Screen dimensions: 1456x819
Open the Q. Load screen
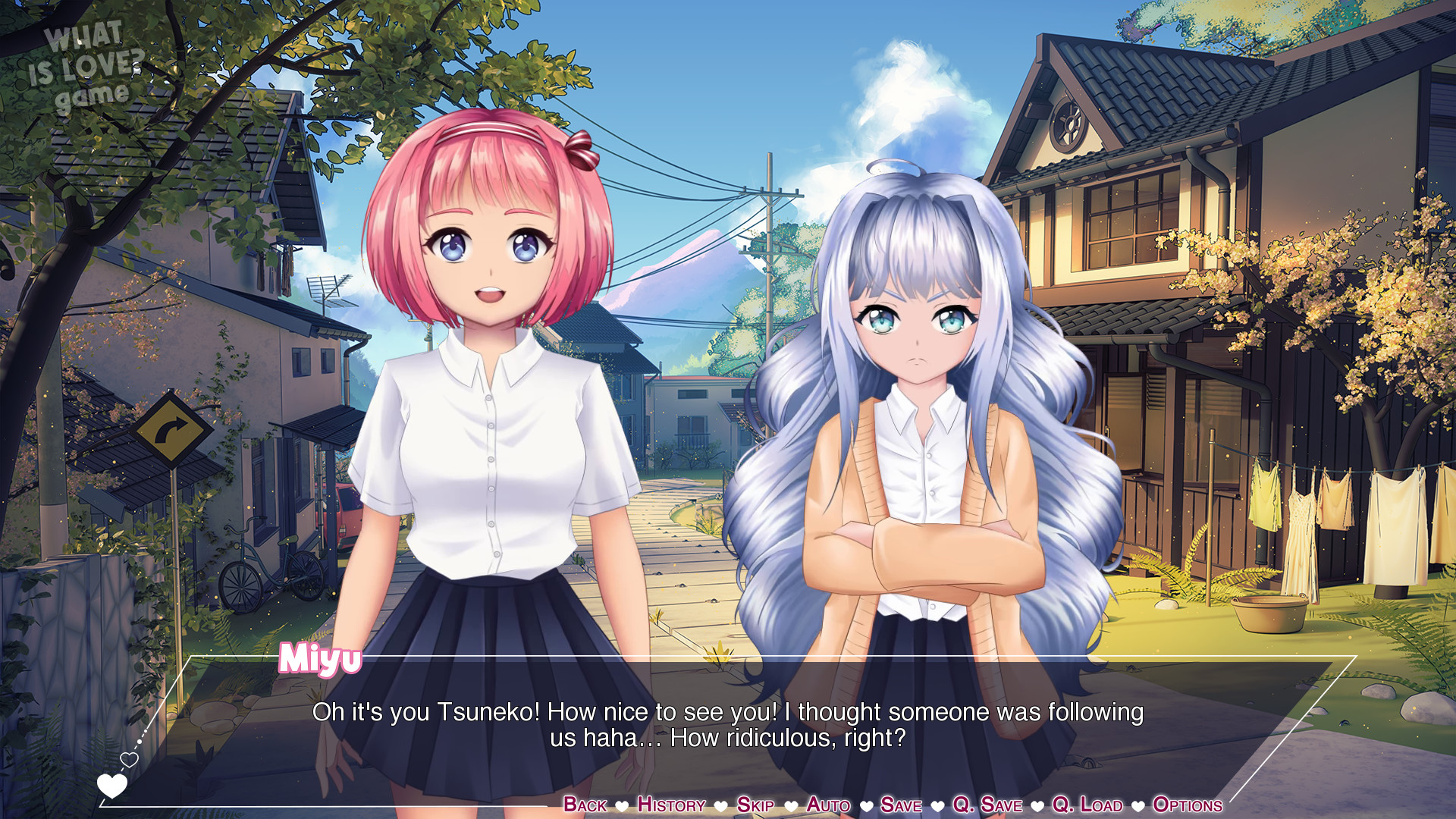tap(1087, 806)
